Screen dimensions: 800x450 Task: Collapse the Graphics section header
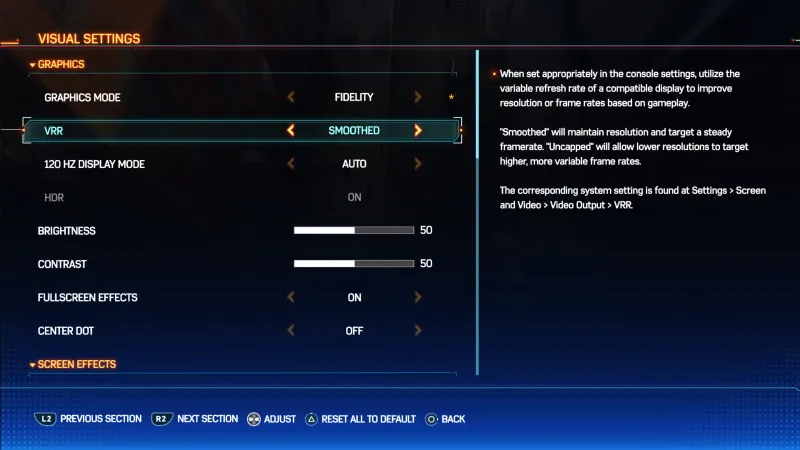(x=60, y=64)
